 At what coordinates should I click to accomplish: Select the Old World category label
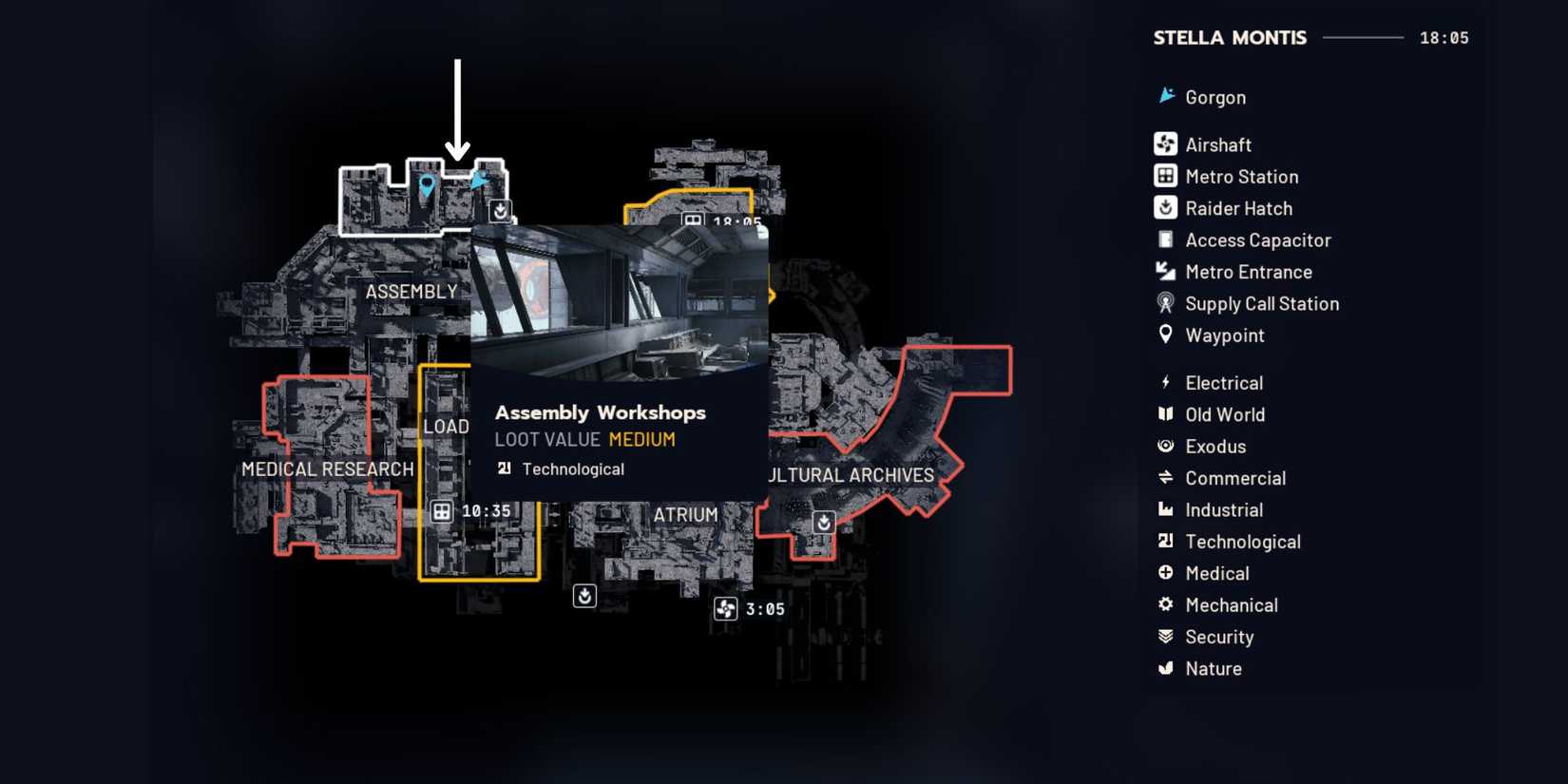[x=1225, y=414]
